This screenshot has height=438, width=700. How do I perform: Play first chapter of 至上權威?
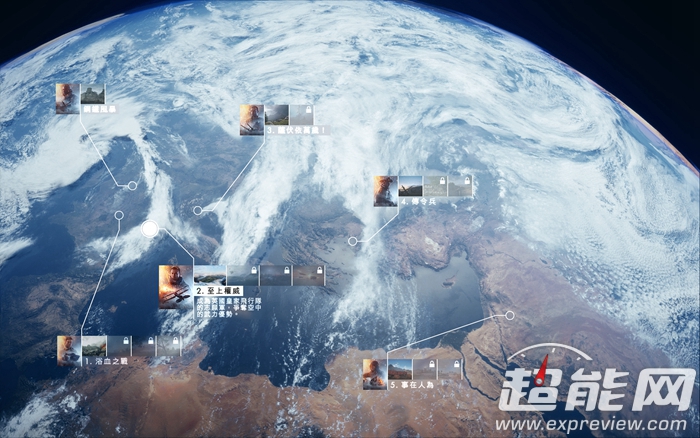pos(209,275)
